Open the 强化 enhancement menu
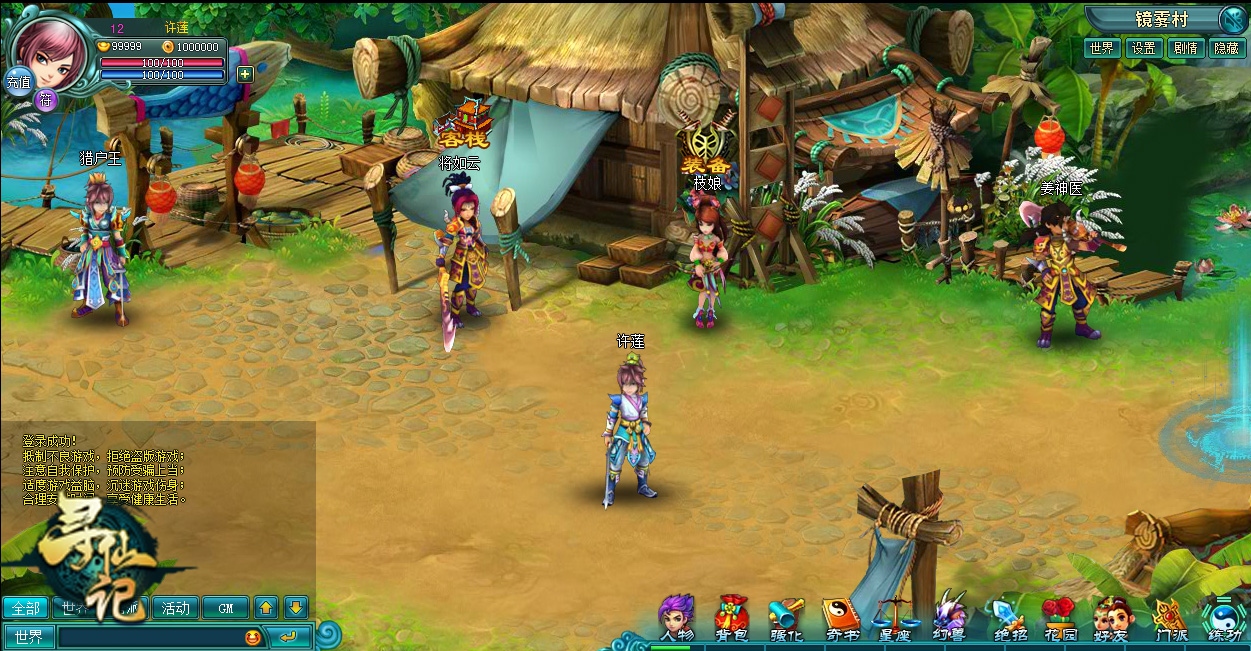 [x=786, y=615]
